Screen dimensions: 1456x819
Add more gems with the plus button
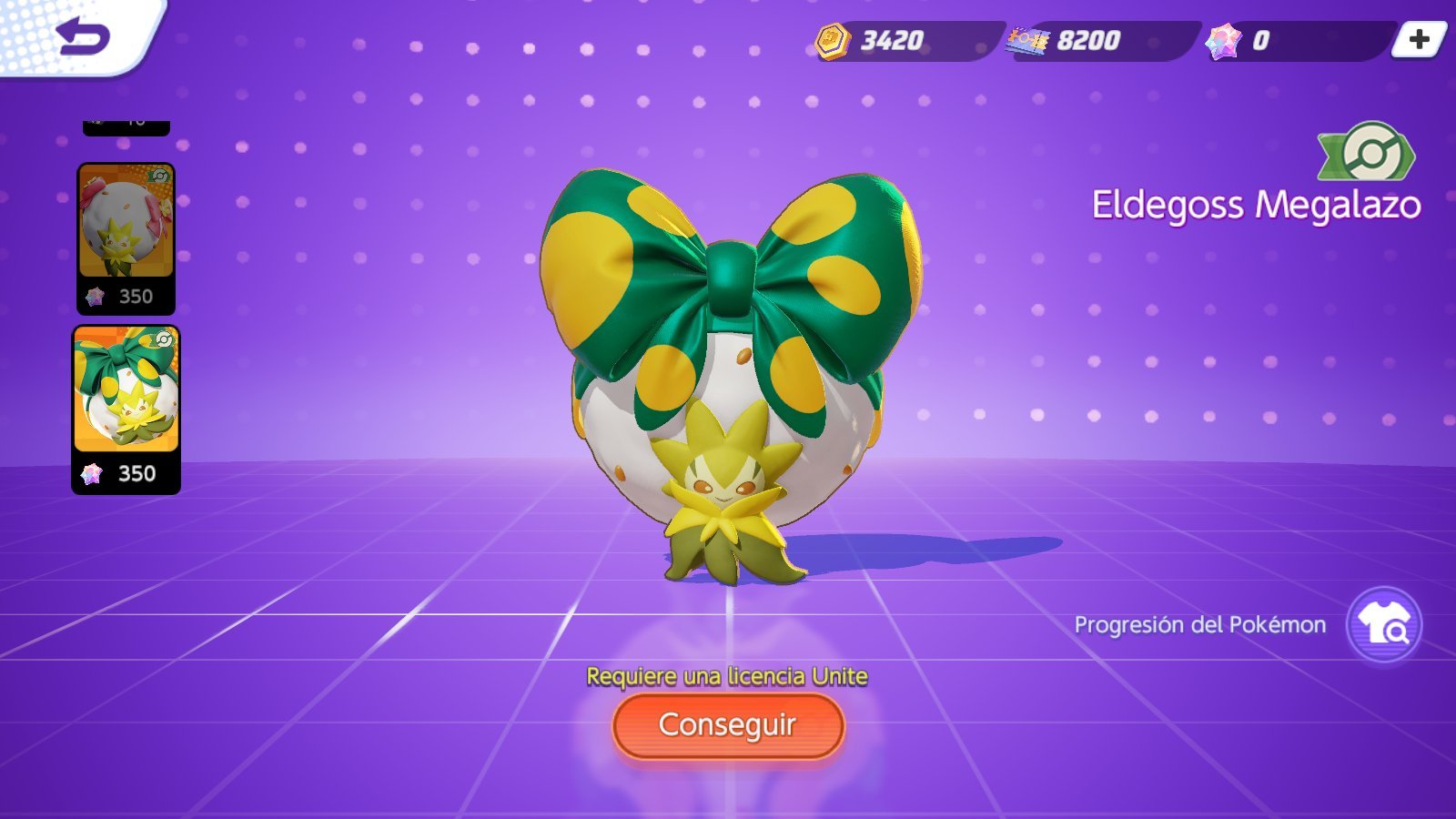1419,40
